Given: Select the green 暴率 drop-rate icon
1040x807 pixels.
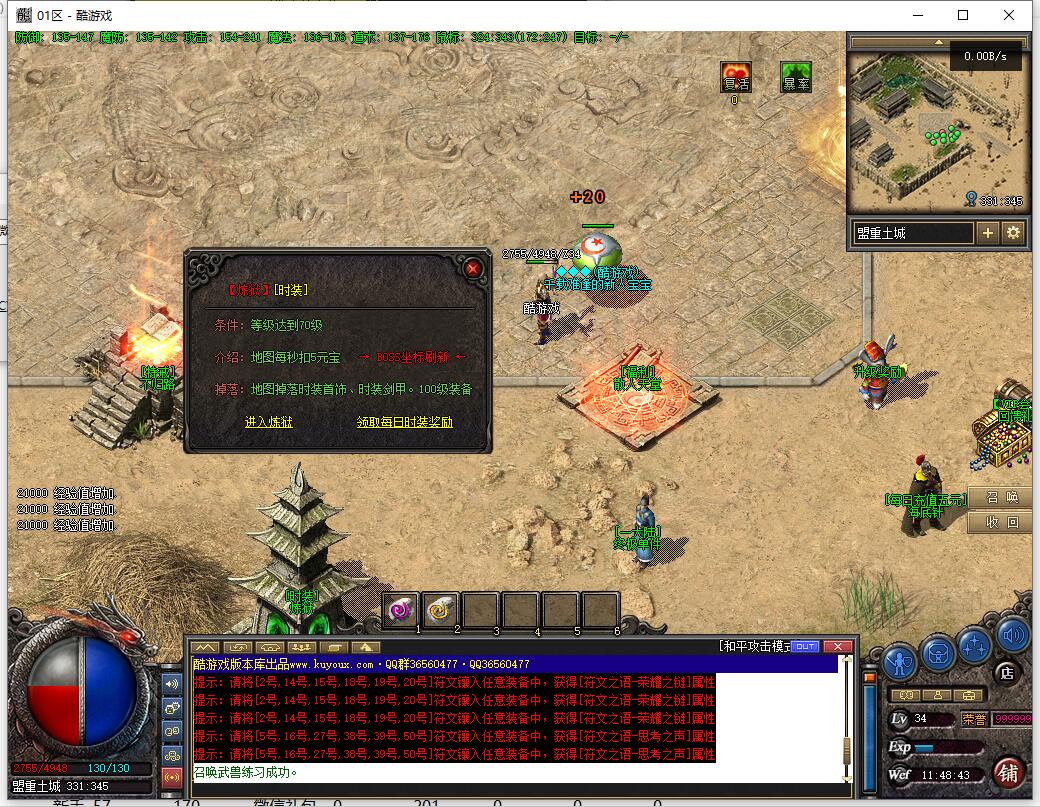Looking at the screenshot, I should [x=796, y=78].
